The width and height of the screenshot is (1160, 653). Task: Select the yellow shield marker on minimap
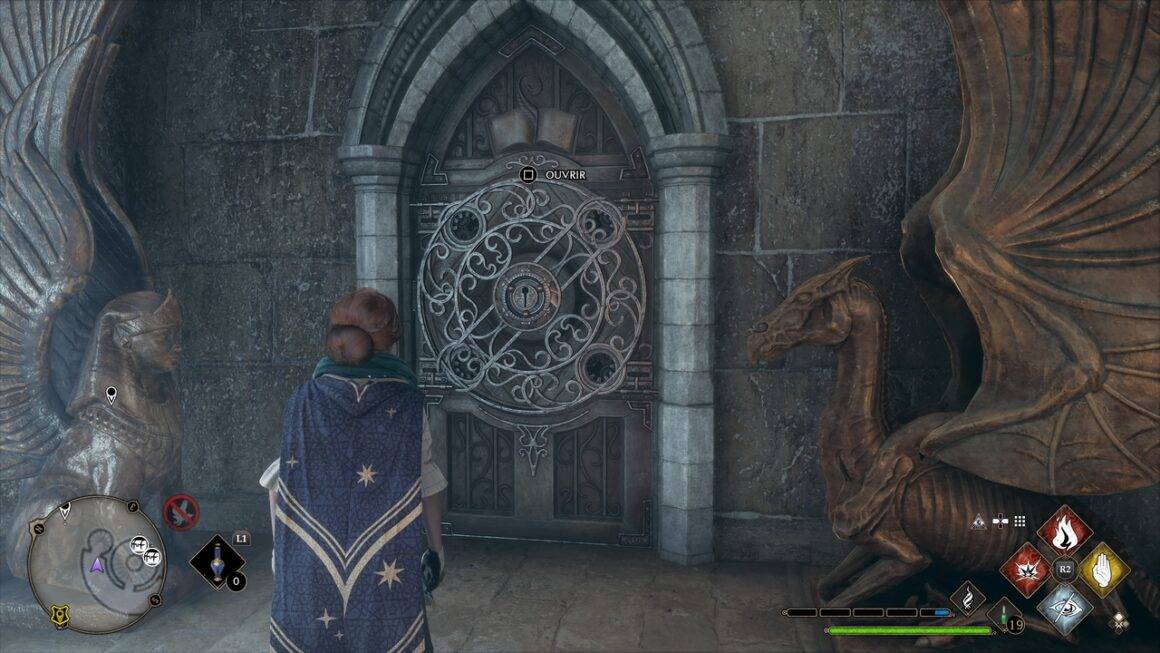click(59, 612)
